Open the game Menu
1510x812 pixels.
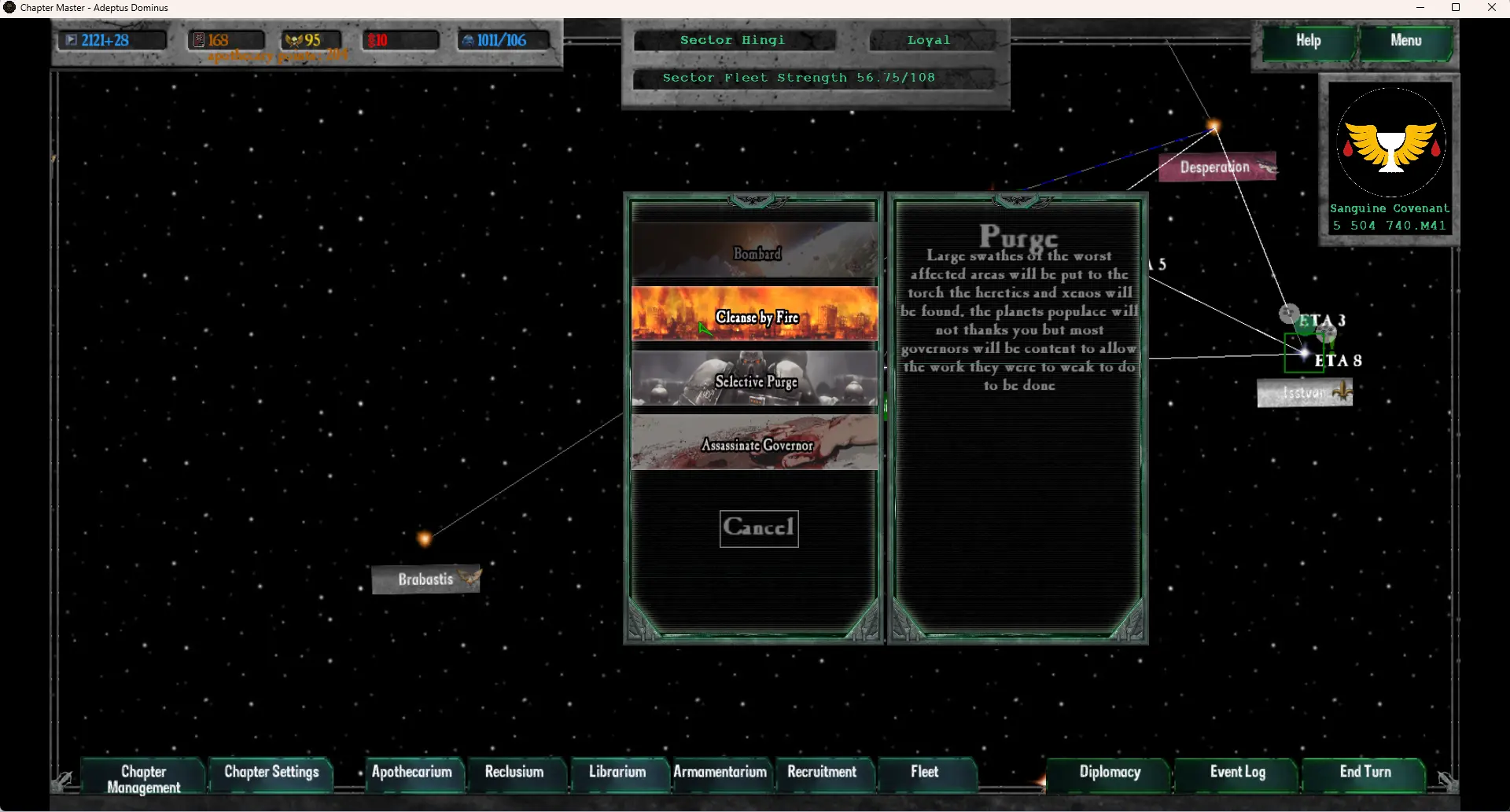pyautogui.click(x=1405, y=41)
